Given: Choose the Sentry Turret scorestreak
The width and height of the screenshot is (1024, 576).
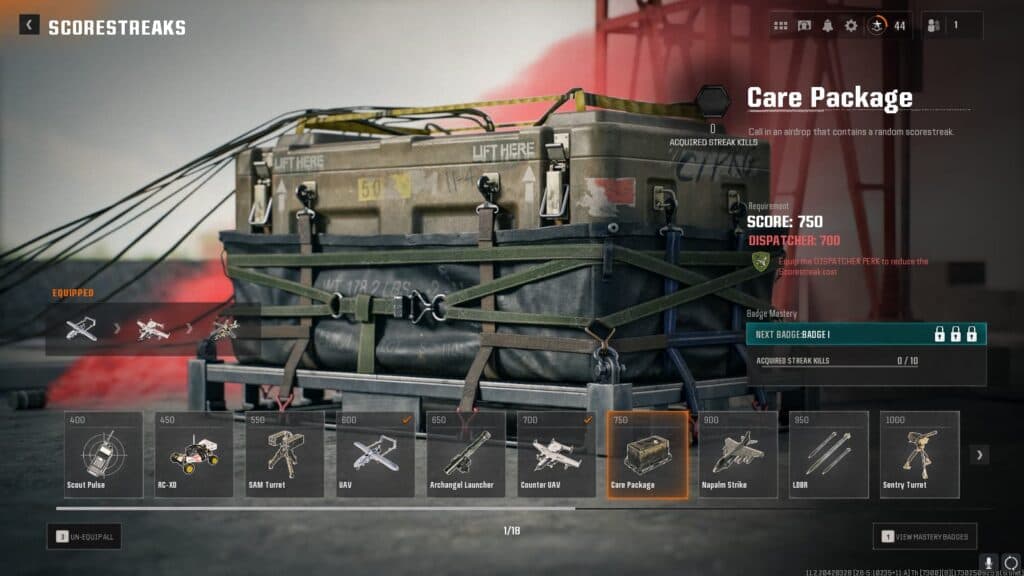Looking at the screenshot, I should (919, 454).
